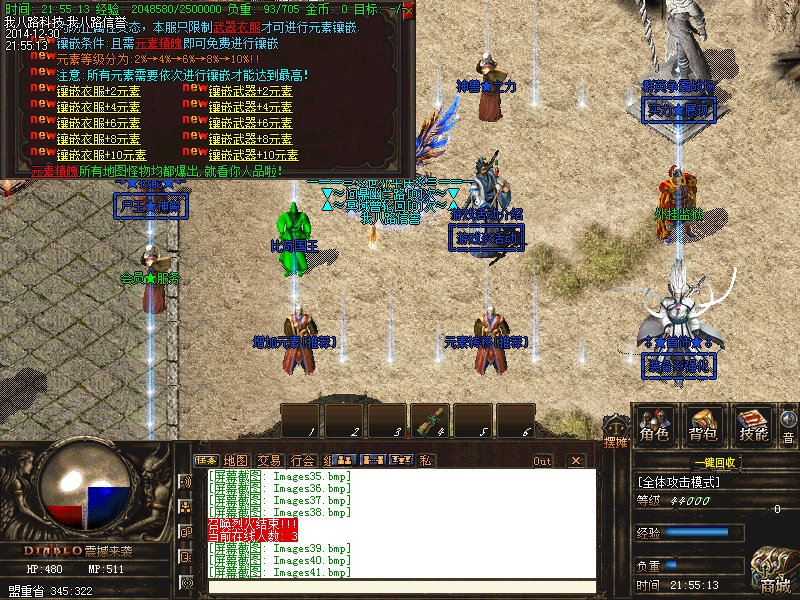Switch to the 行会 guild tab
Viewport: 800px width, 600px height.
pyautogui.click(x=302, y=460)
